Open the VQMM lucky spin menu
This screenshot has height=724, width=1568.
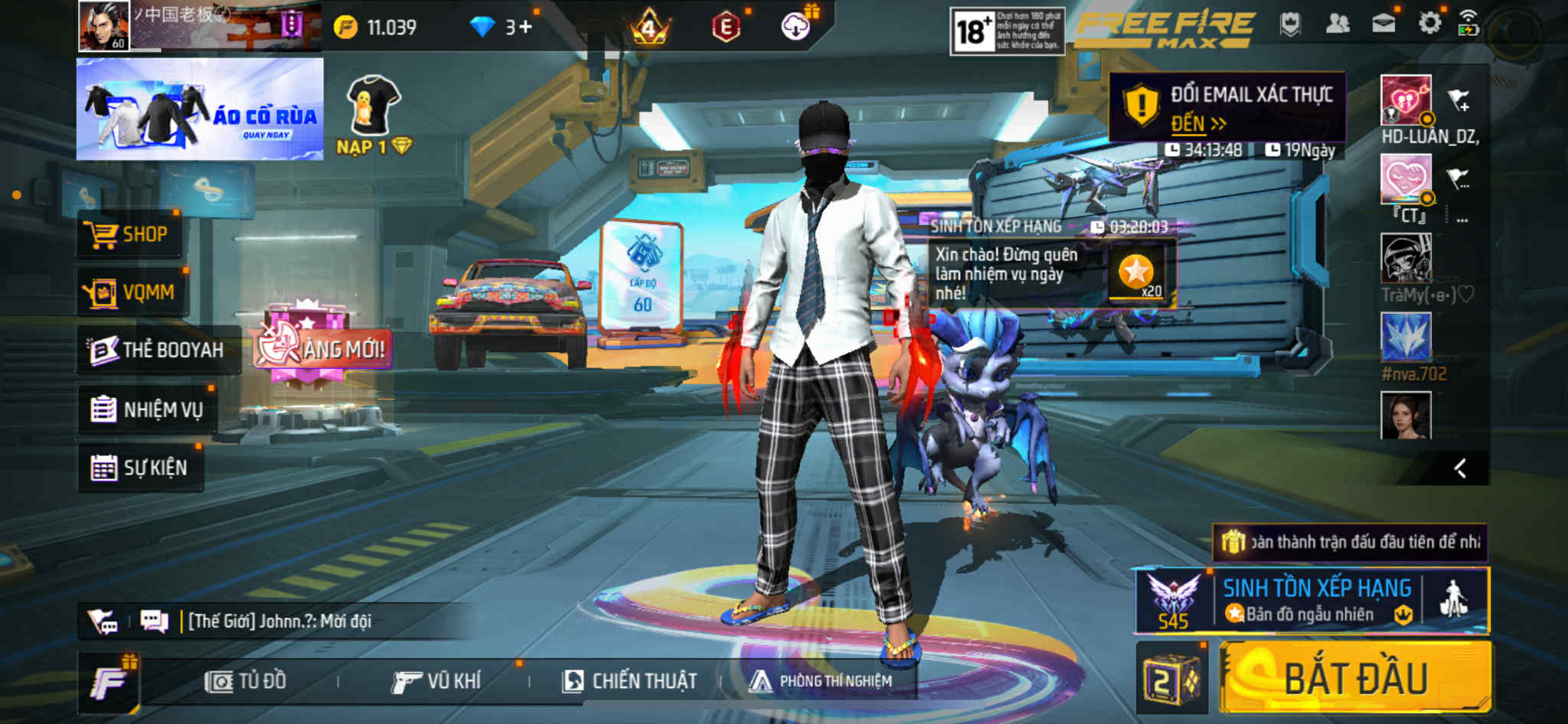pyautogui.click(x=132, y=292)
